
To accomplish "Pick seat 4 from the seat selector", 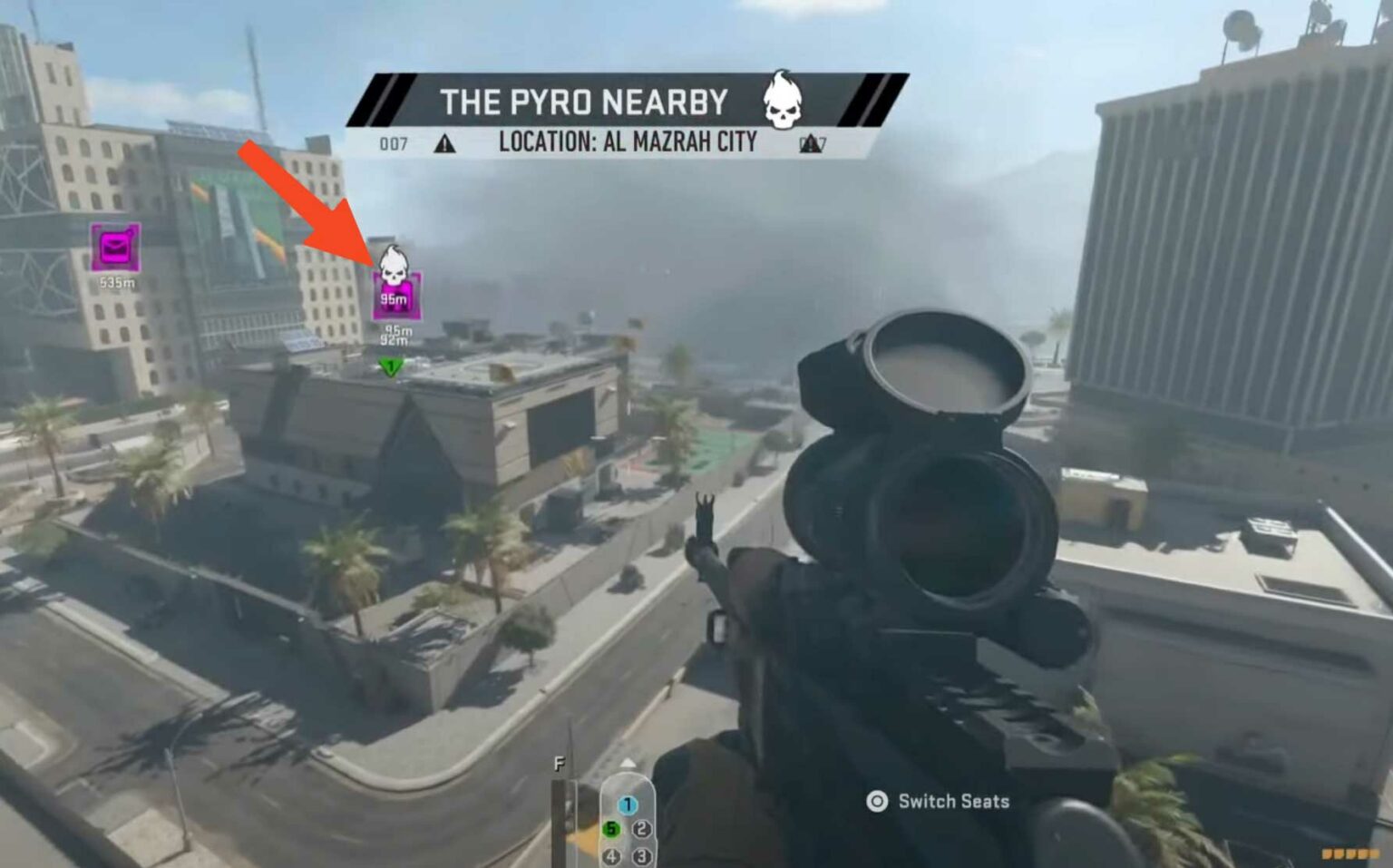I will coord(611,856).
